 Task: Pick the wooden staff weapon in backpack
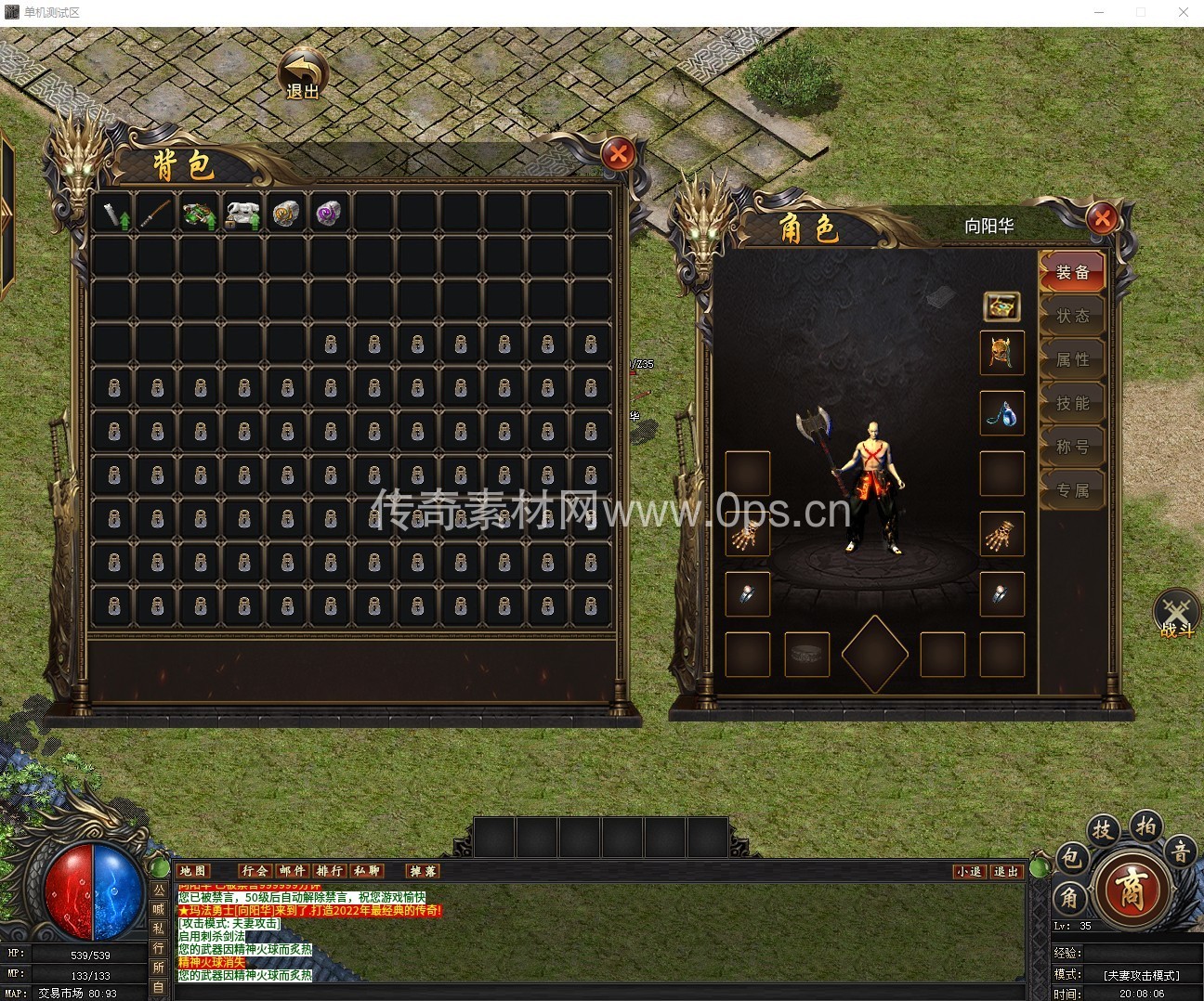tap(155, 214)
